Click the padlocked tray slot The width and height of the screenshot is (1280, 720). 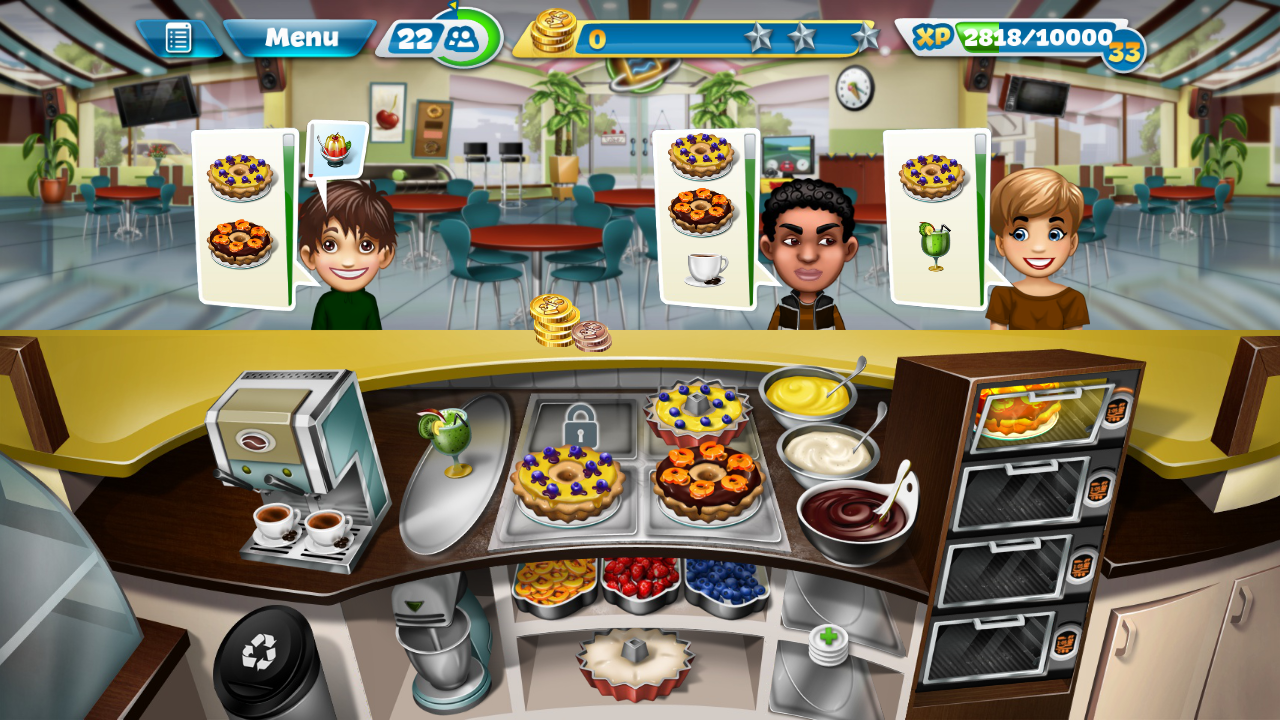tap(580, 425)
